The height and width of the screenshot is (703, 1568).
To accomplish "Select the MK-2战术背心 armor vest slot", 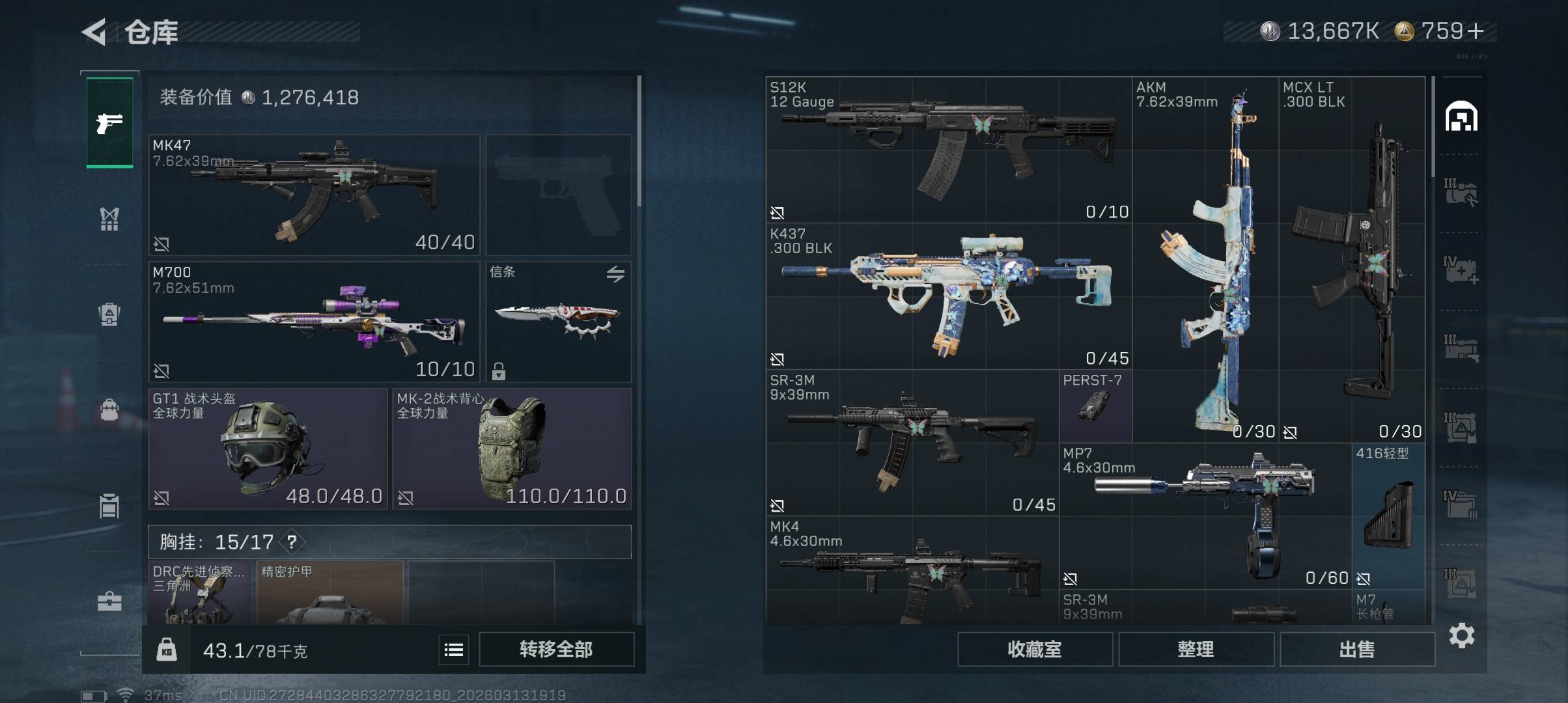I will (512, 448).
